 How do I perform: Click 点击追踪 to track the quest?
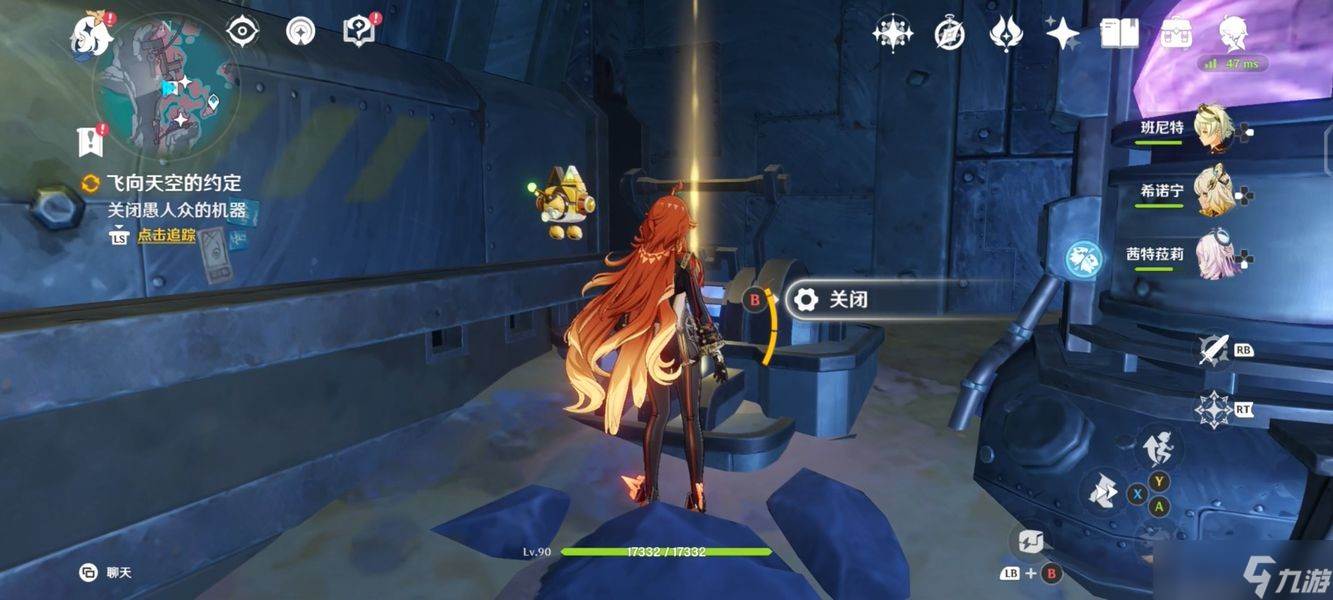pyautogui.click(x=166, y=236)
